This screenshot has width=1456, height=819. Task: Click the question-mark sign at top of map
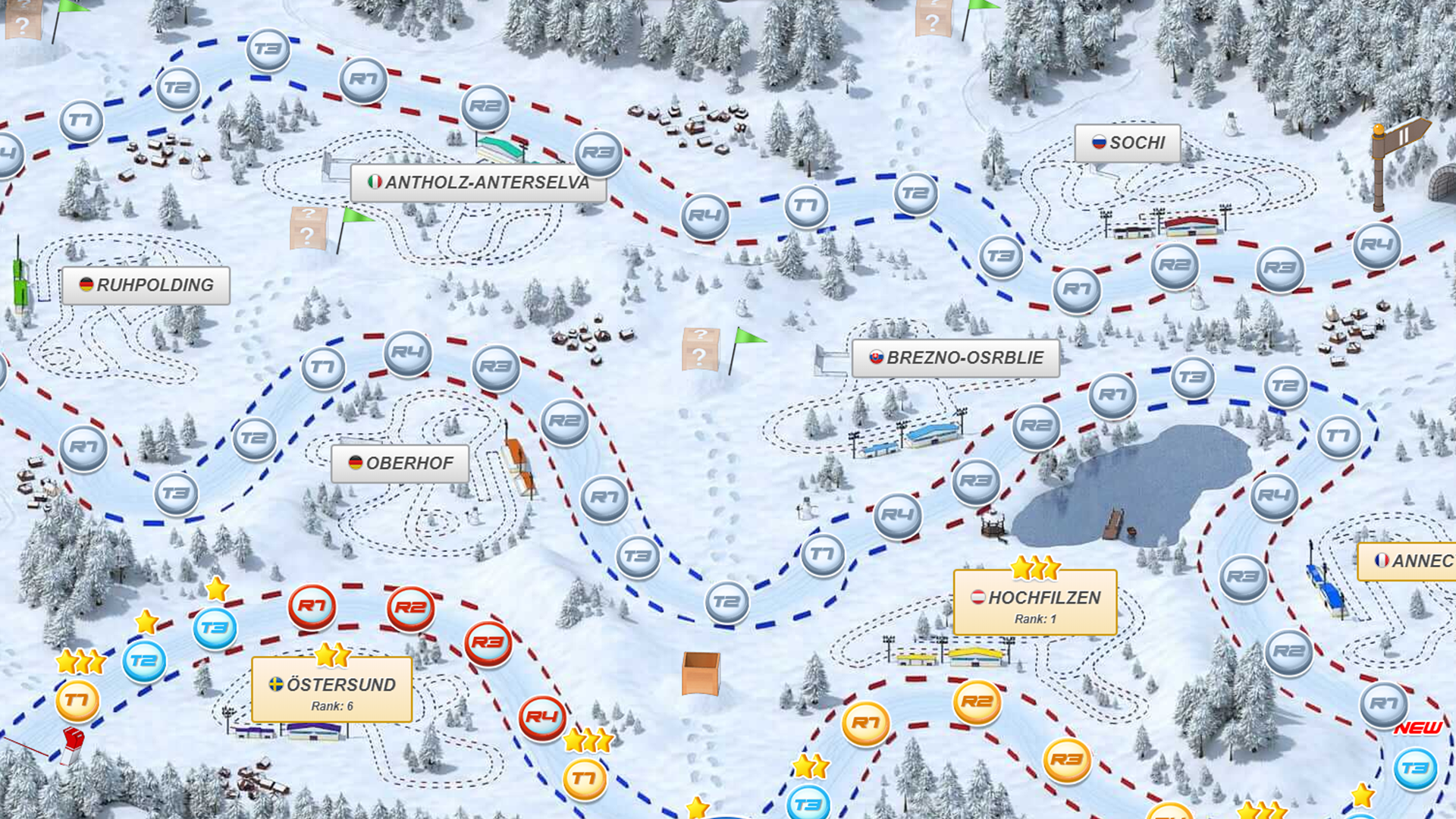pos(933,19)
